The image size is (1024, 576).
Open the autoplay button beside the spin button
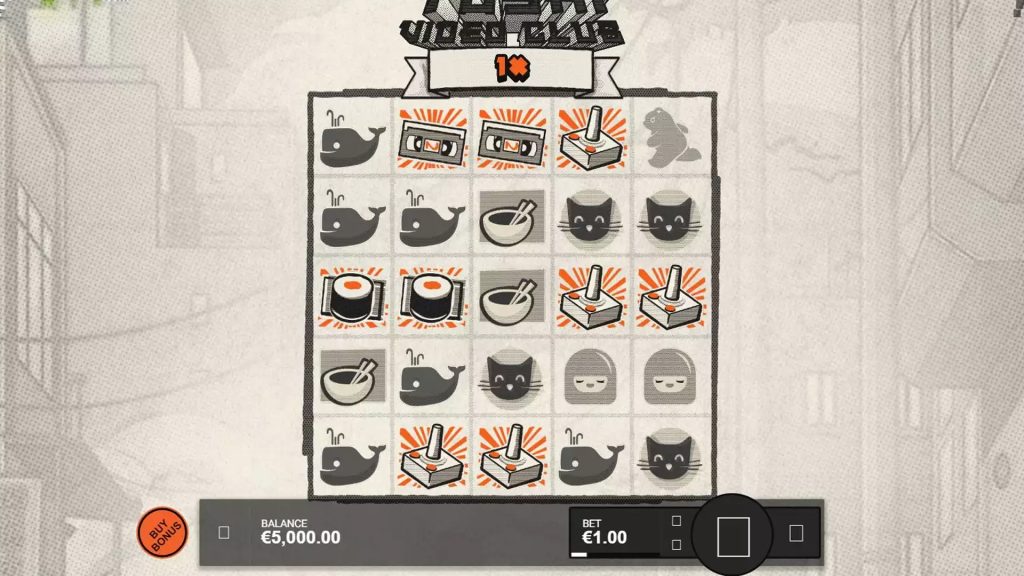click(796, 533)
